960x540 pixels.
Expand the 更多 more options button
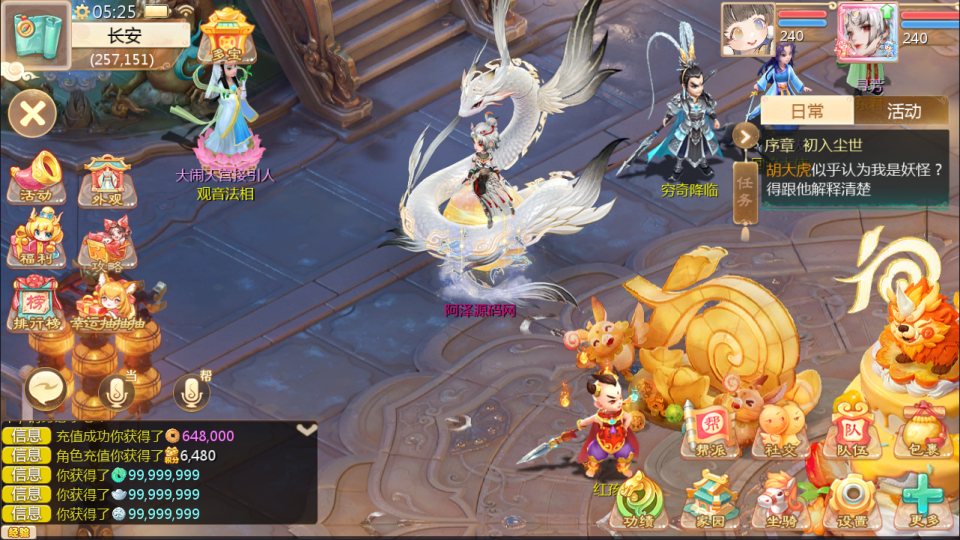tap(921, 499)
